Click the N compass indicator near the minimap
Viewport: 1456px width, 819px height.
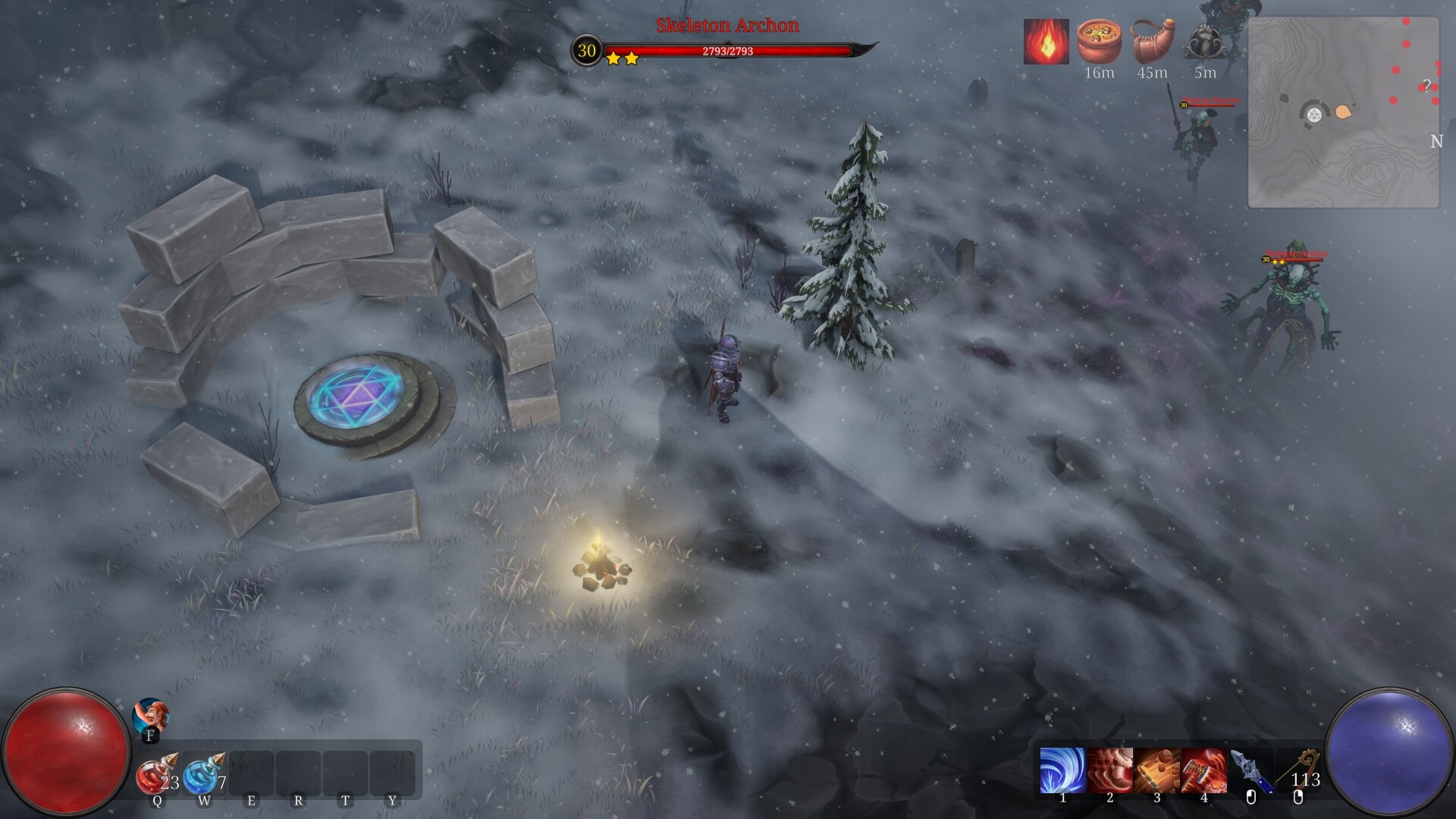coord(1436,140)
